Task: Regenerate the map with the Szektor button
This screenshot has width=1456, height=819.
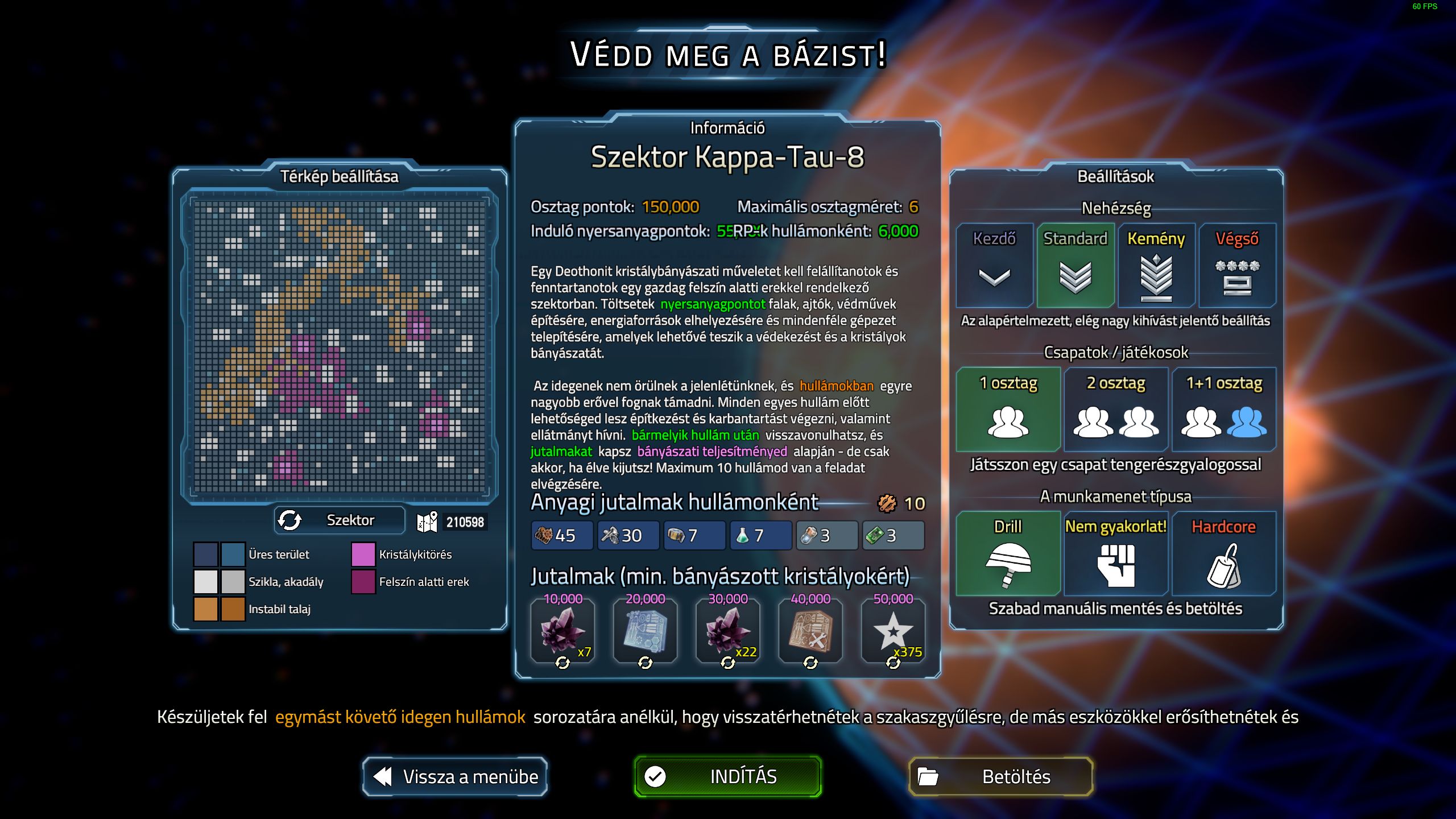Action: click(x=340, y=520)
